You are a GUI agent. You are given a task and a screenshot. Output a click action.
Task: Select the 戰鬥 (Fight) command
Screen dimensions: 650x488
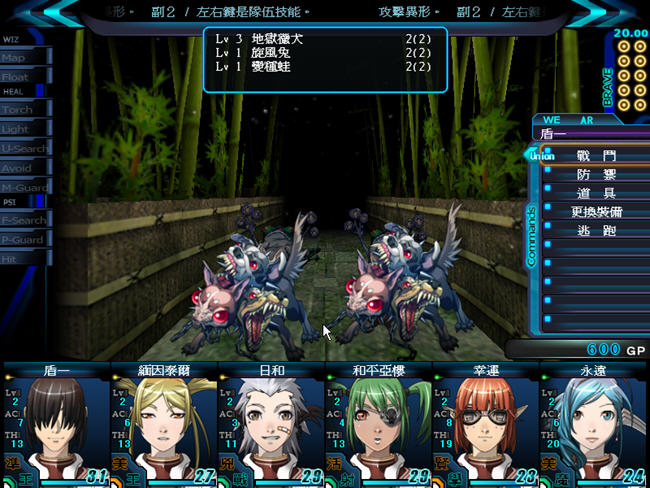tap(596, 156)
